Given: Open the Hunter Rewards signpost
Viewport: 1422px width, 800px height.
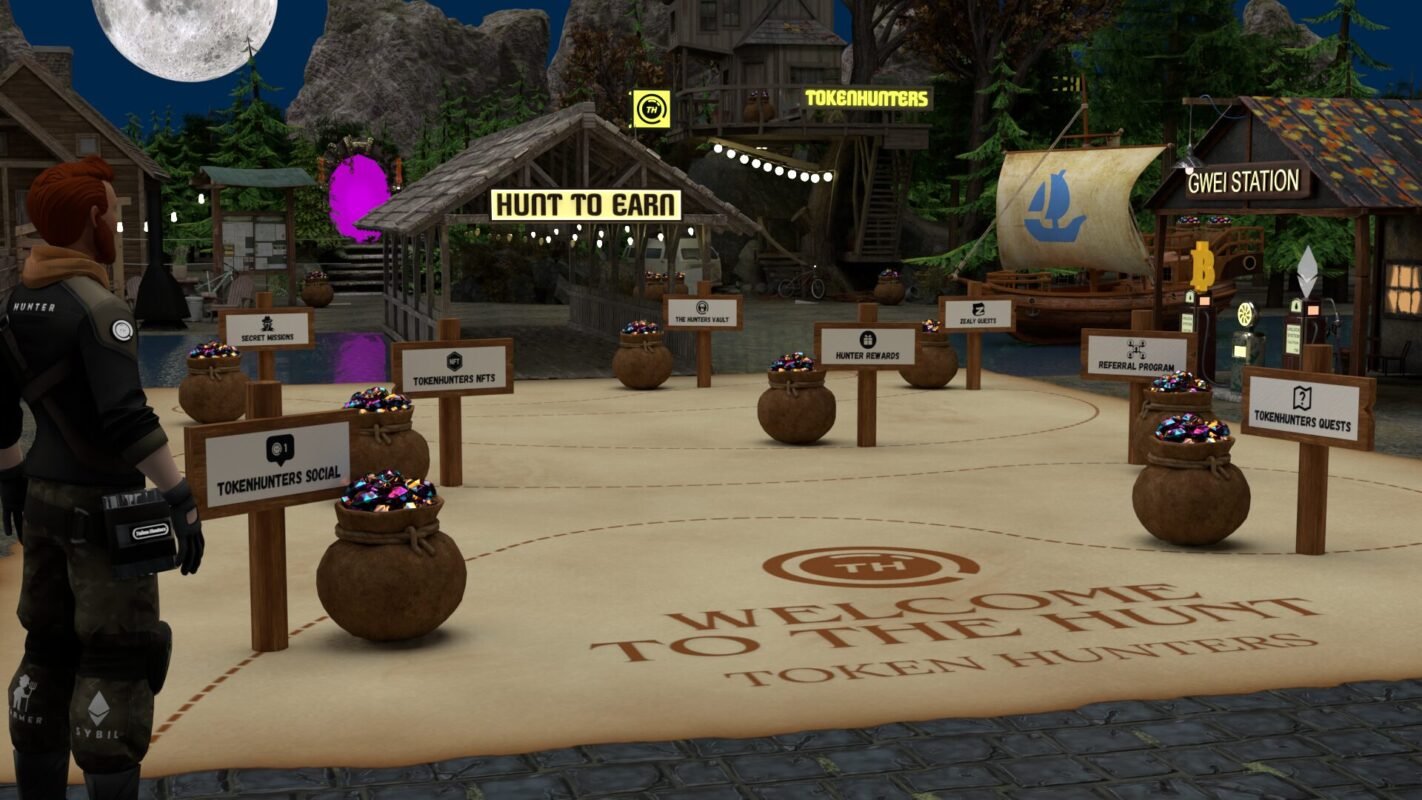Looking at the screenshot, I should point(866,346).
